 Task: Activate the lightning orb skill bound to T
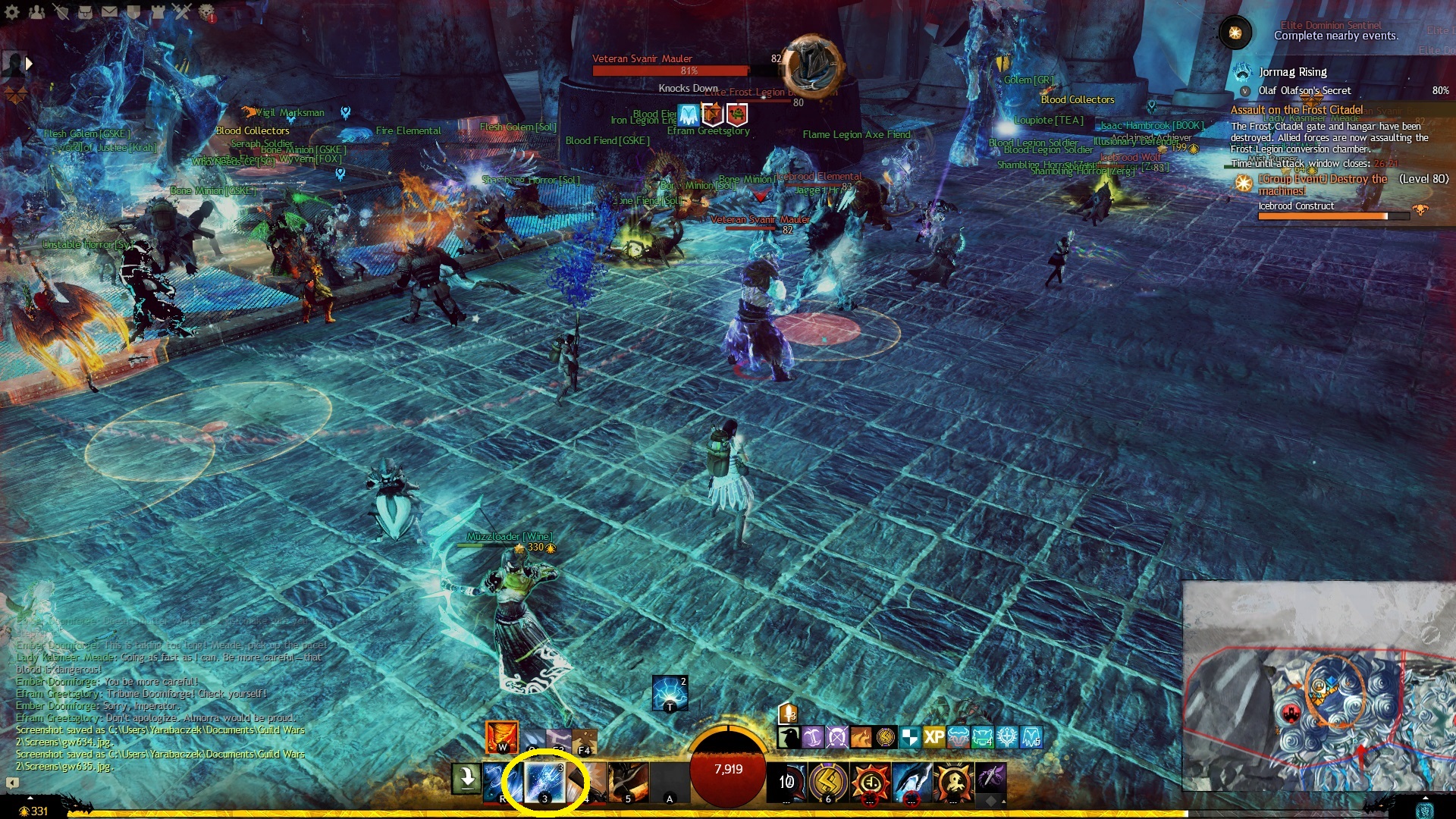(x=670, y=693)
